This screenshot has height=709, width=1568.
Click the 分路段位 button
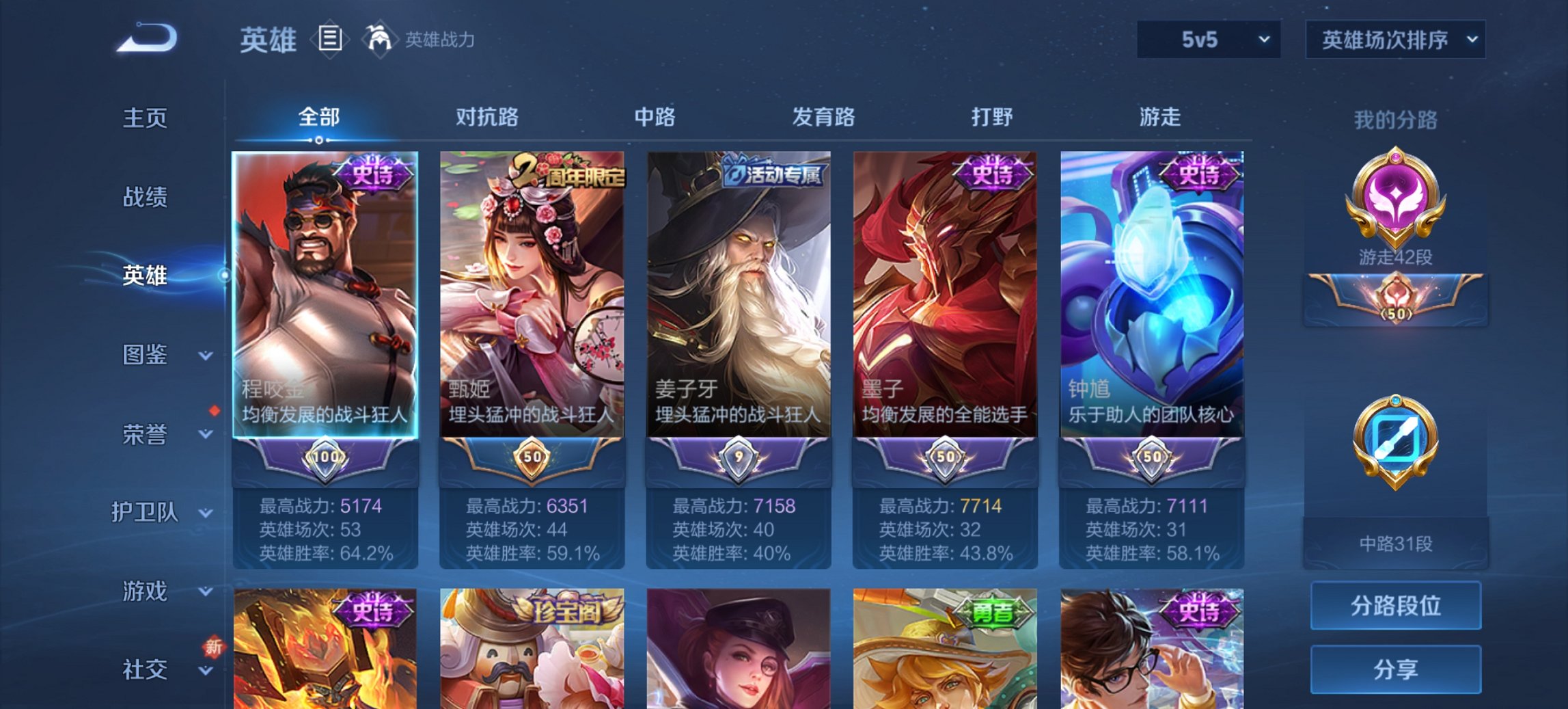[1396, 606]
